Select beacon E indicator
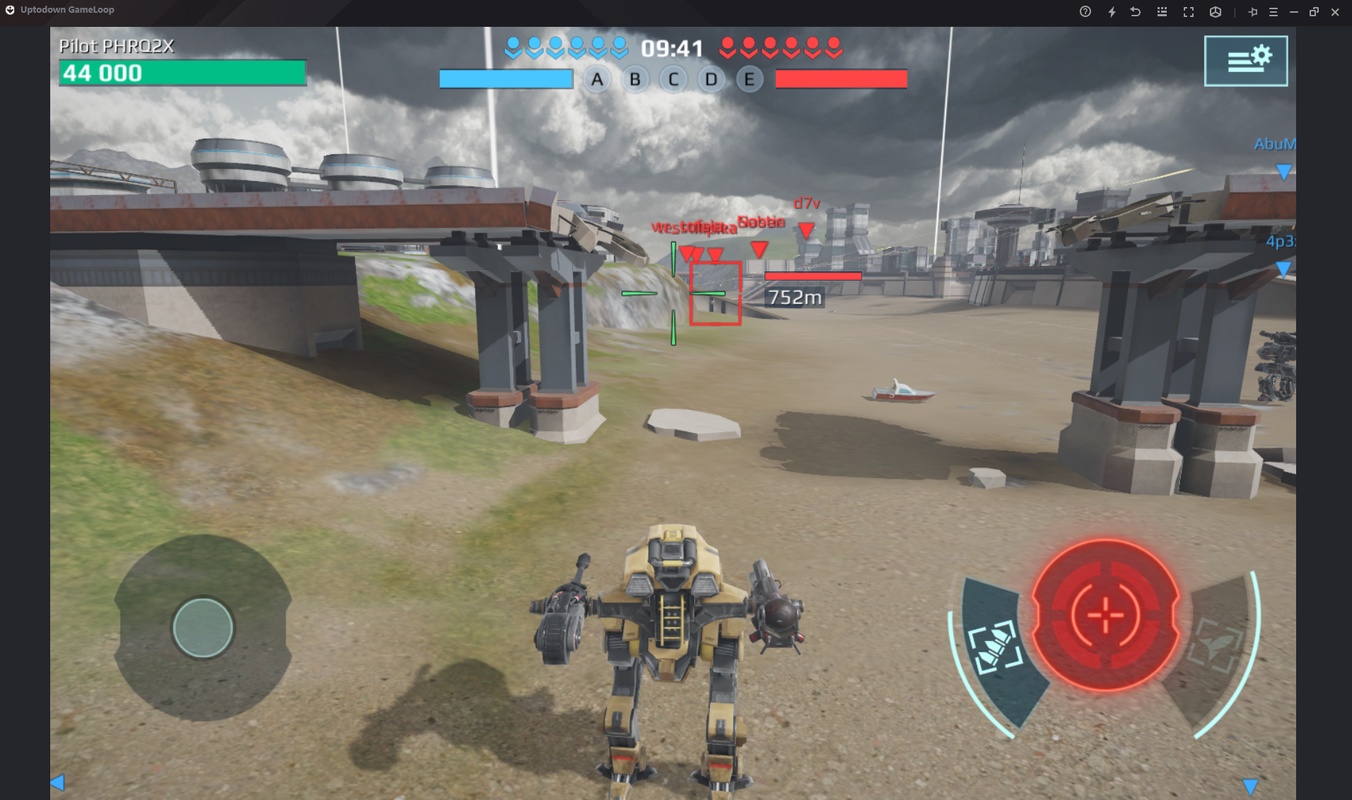The width and height of the screenshot is (1352, 800). pos(749,80)
